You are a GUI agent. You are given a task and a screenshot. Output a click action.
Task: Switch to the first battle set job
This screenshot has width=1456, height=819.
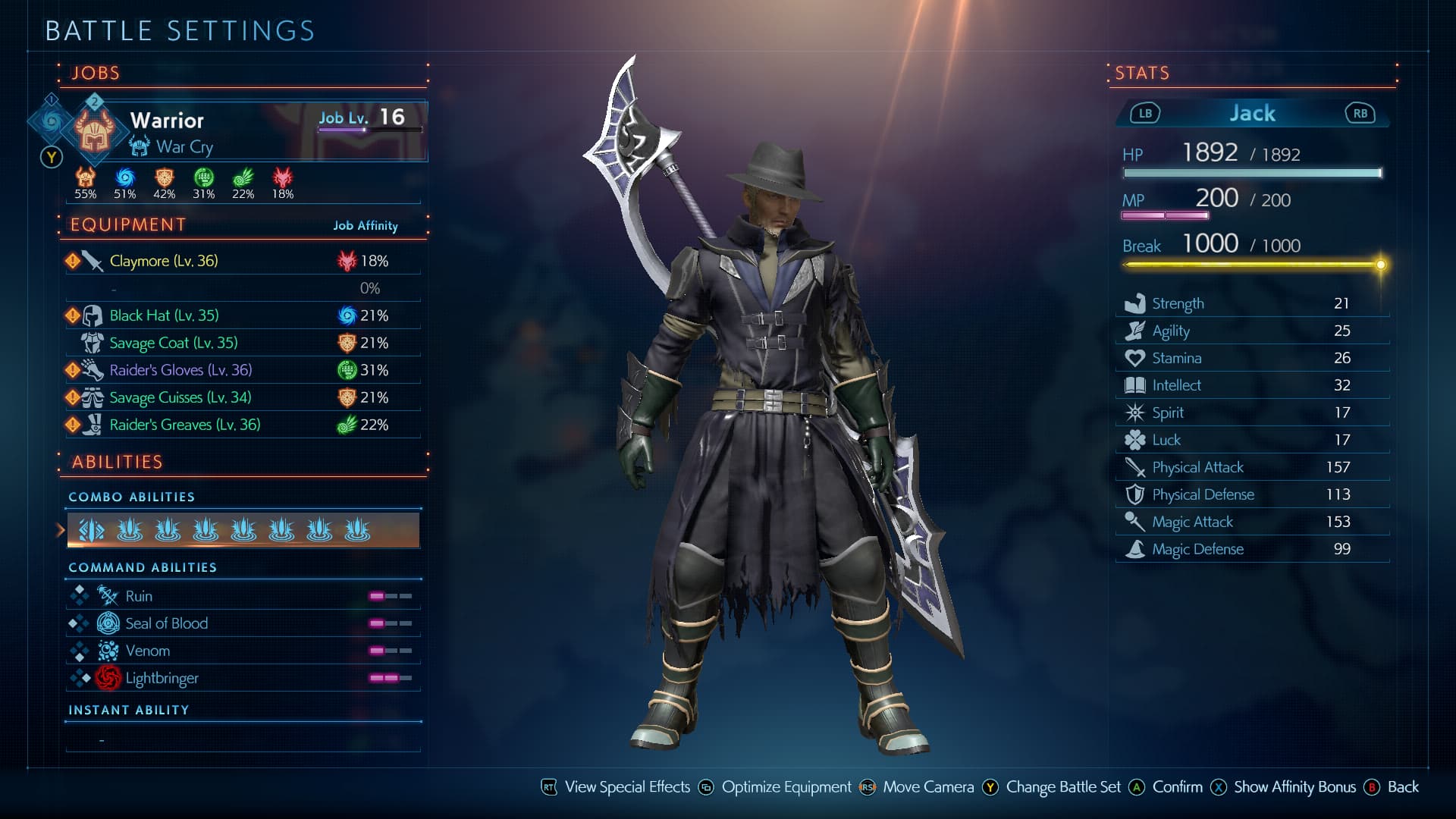point(52,120)
